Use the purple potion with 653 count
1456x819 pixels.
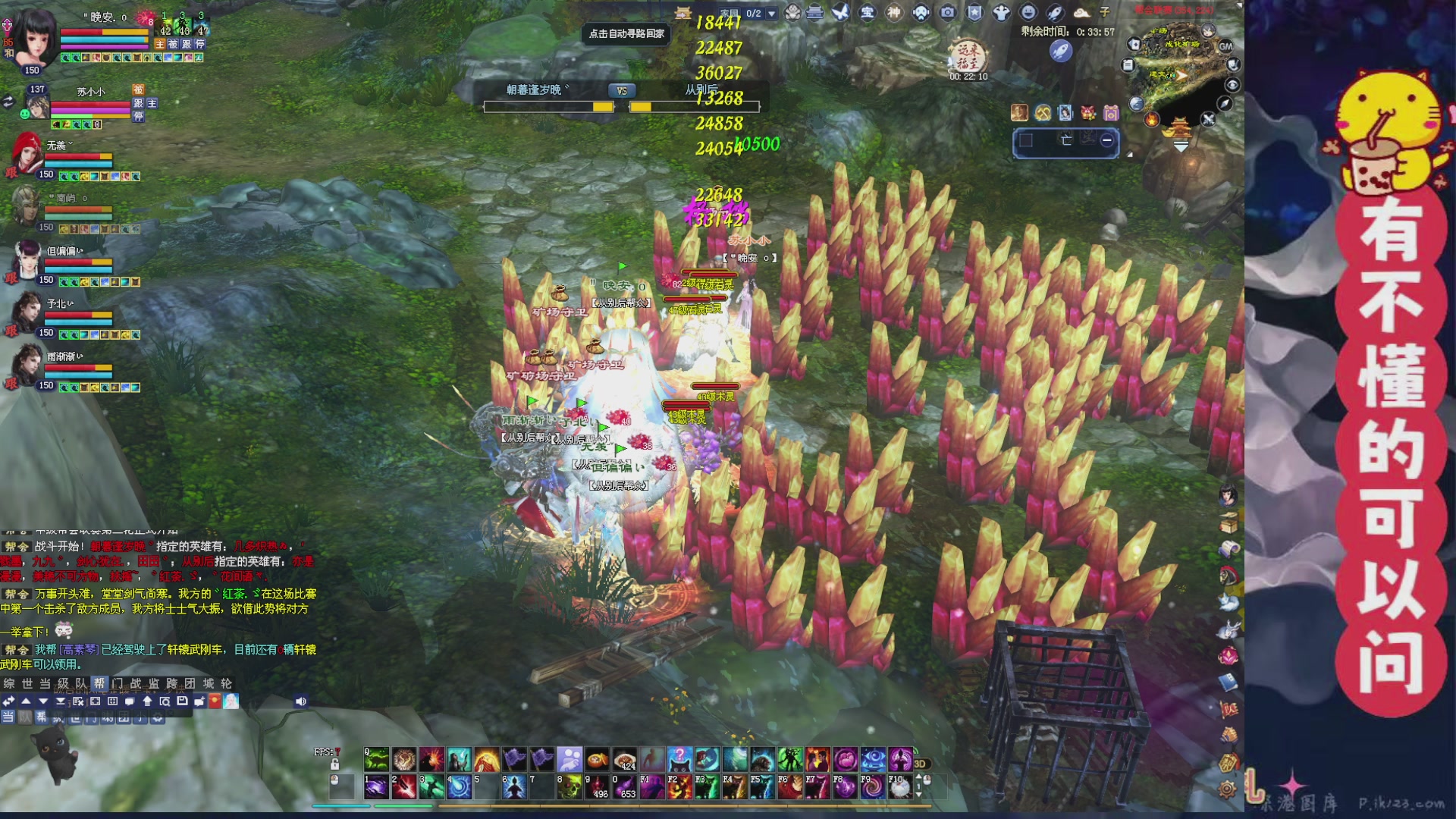point(625,788)
